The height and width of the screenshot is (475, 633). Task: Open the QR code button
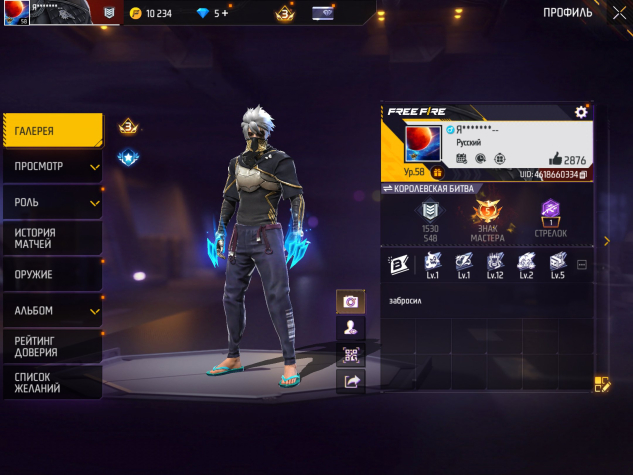351,354
